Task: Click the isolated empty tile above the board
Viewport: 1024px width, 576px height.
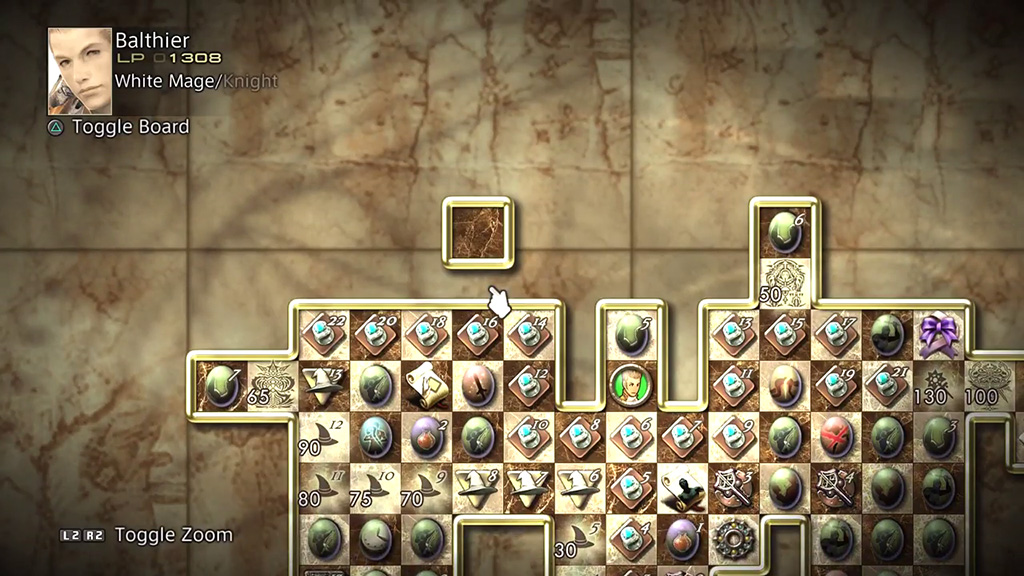Action: [x=477, y=232]
